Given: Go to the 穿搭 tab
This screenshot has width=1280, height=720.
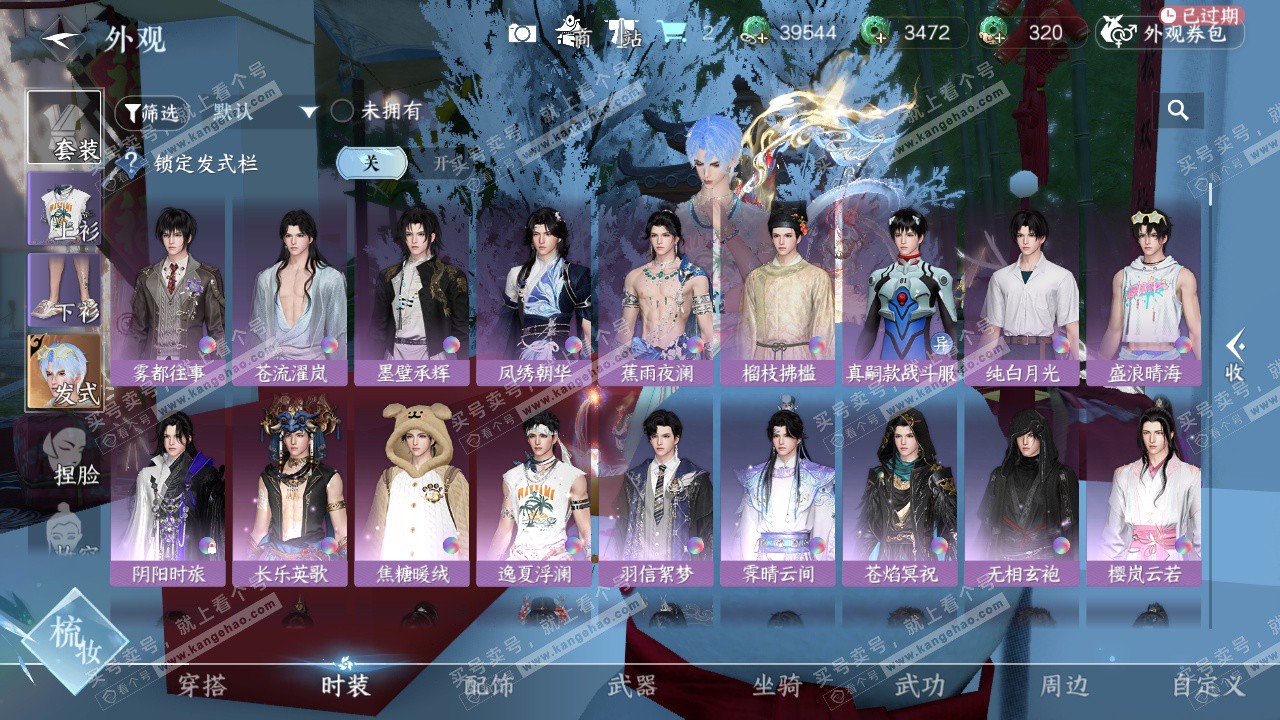Looking at the screenshot, I should click(x=202, y=685).
